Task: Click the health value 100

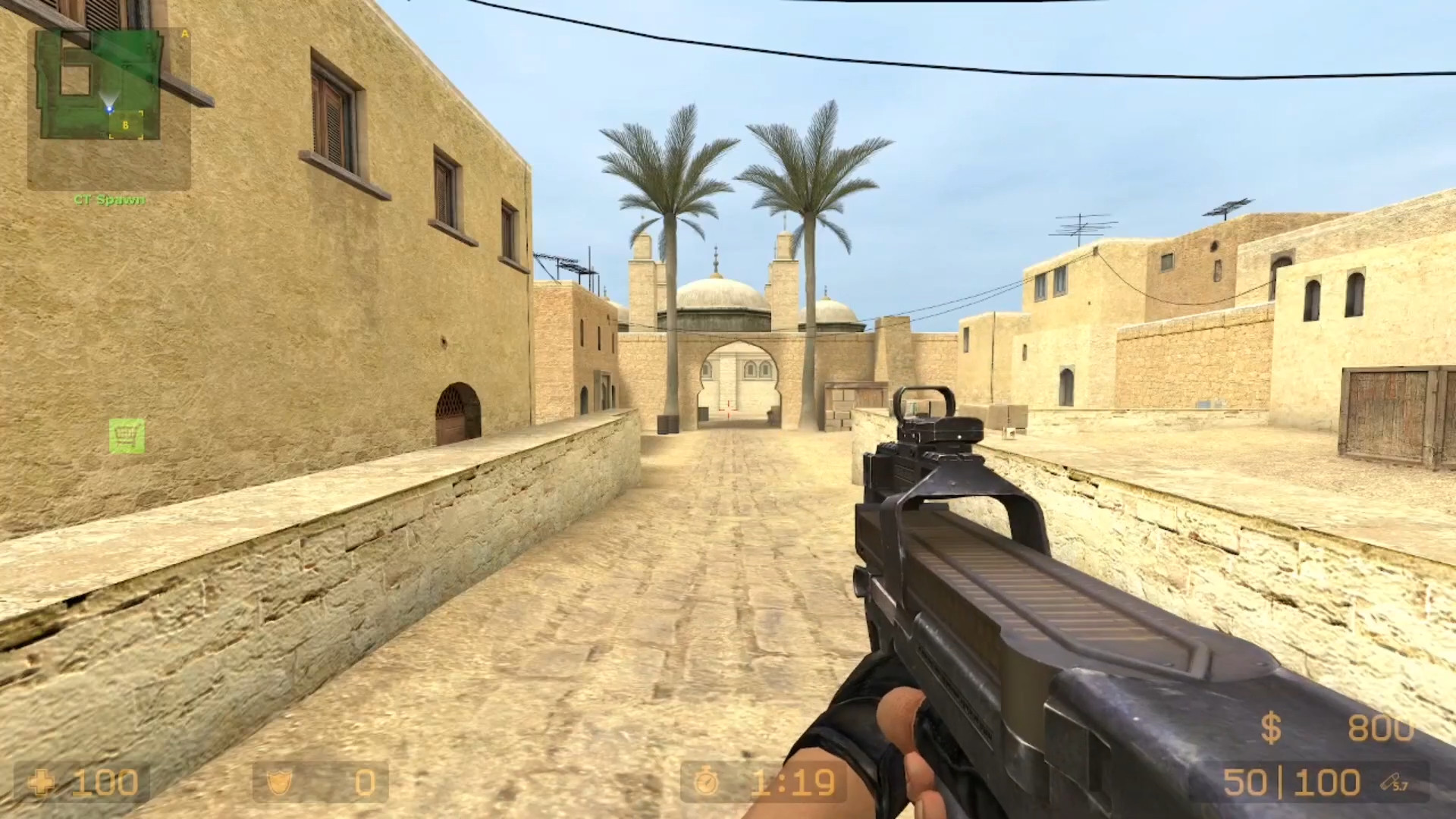Action: pos(106,783)
